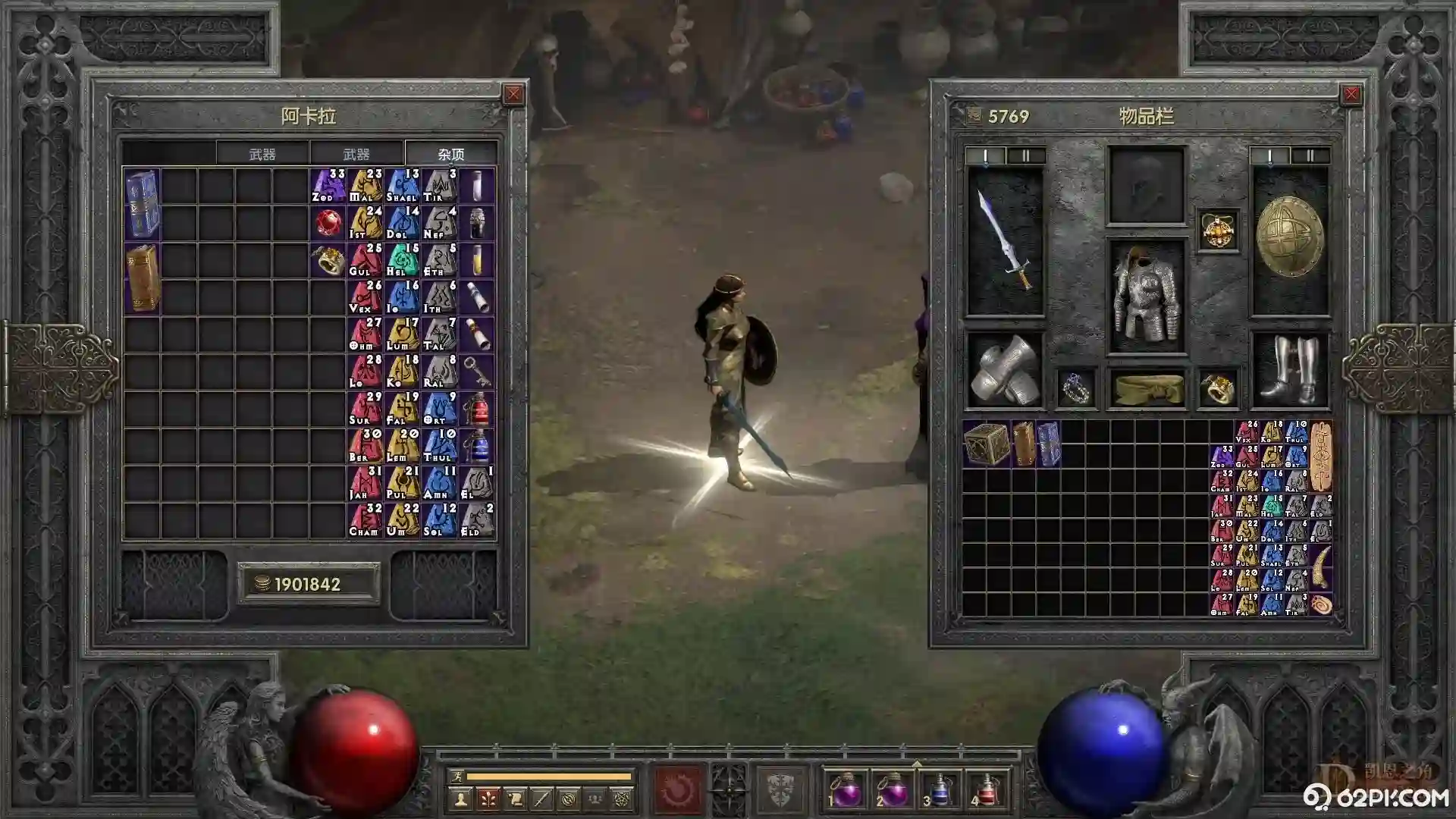Select the Horadric Cube in the inventory
1456x819 pixels.
point(986,442)
